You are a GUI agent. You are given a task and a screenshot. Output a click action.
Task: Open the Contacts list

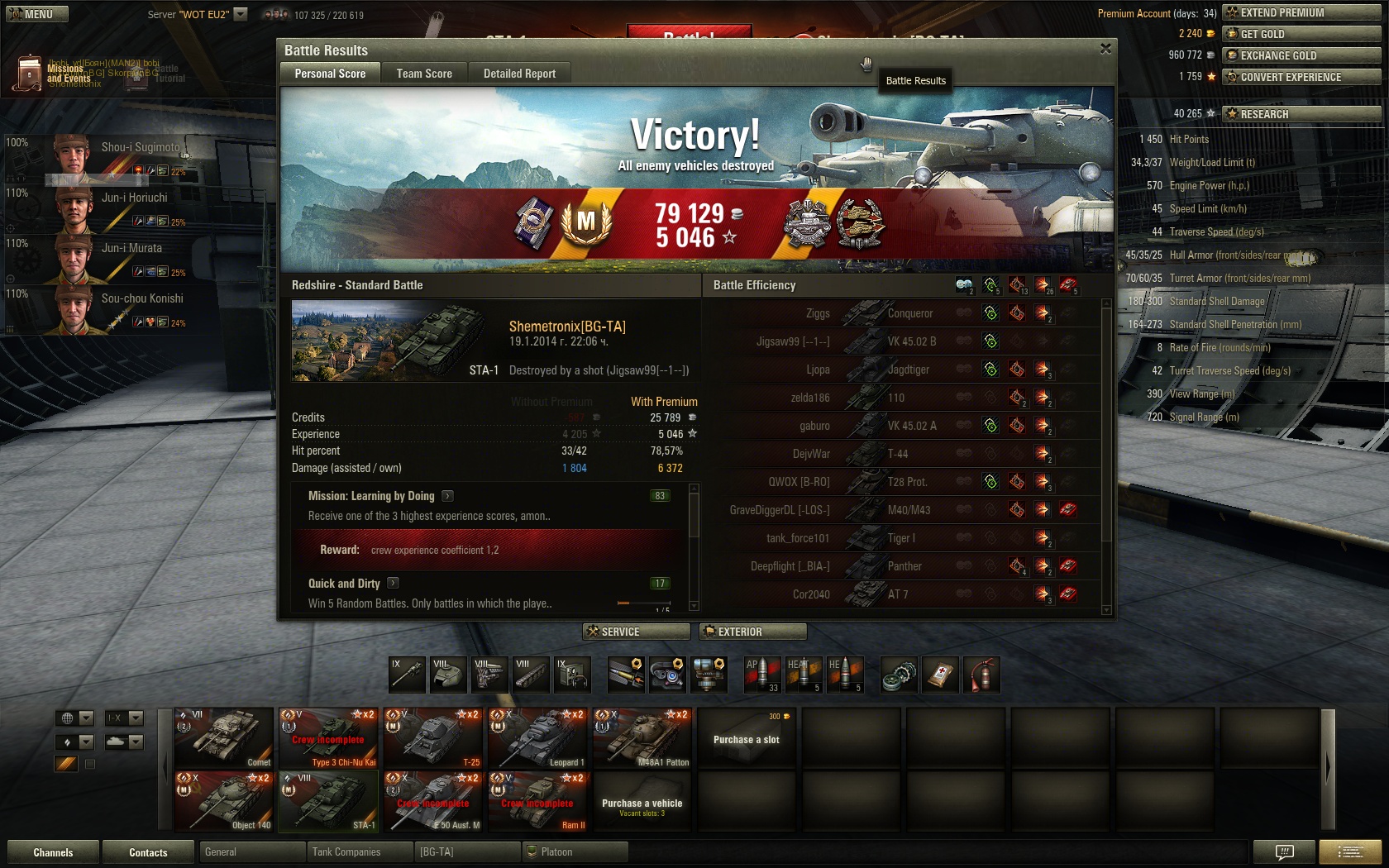(x=148, y=852)
